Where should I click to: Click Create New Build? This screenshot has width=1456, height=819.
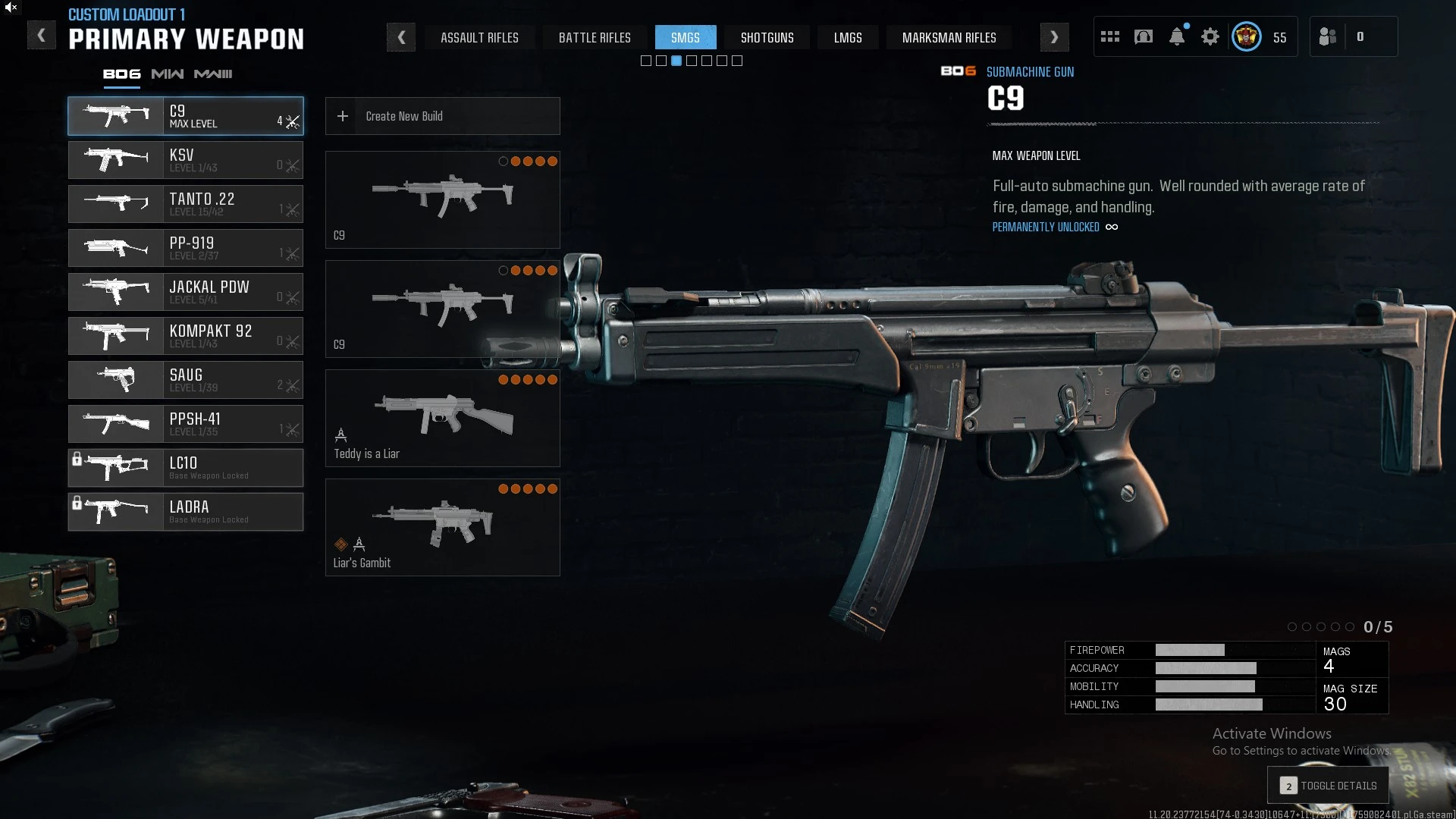click(x=442, y=116)
